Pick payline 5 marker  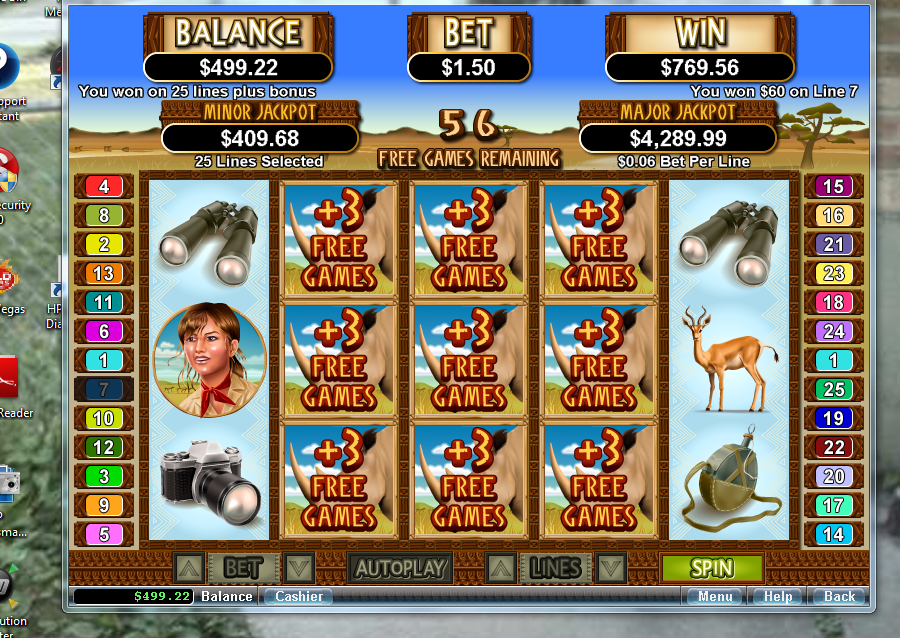pyautogui.click(x=104, y=534)
